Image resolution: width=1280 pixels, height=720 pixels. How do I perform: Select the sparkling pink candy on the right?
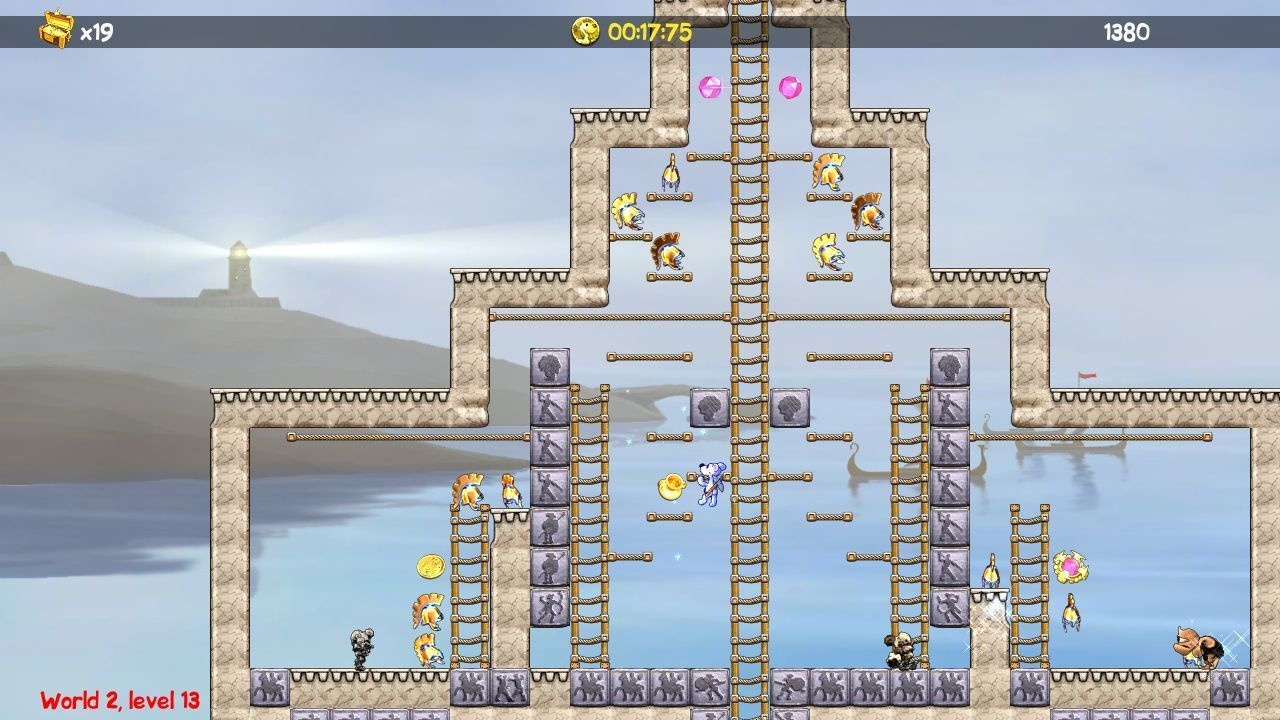[x=1069, y=565]
